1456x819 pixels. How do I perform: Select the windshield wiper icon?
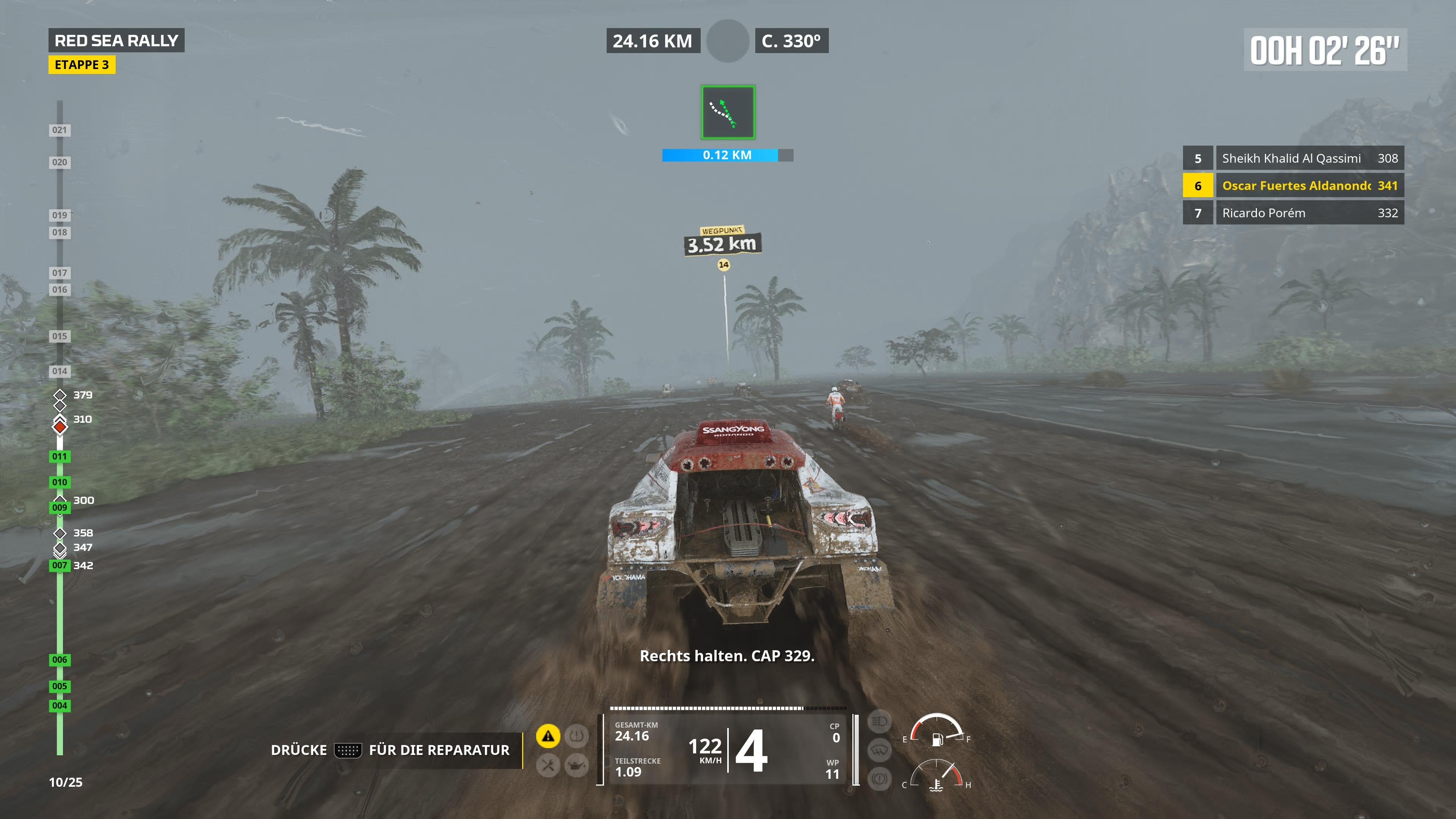(x=880, y=751)
